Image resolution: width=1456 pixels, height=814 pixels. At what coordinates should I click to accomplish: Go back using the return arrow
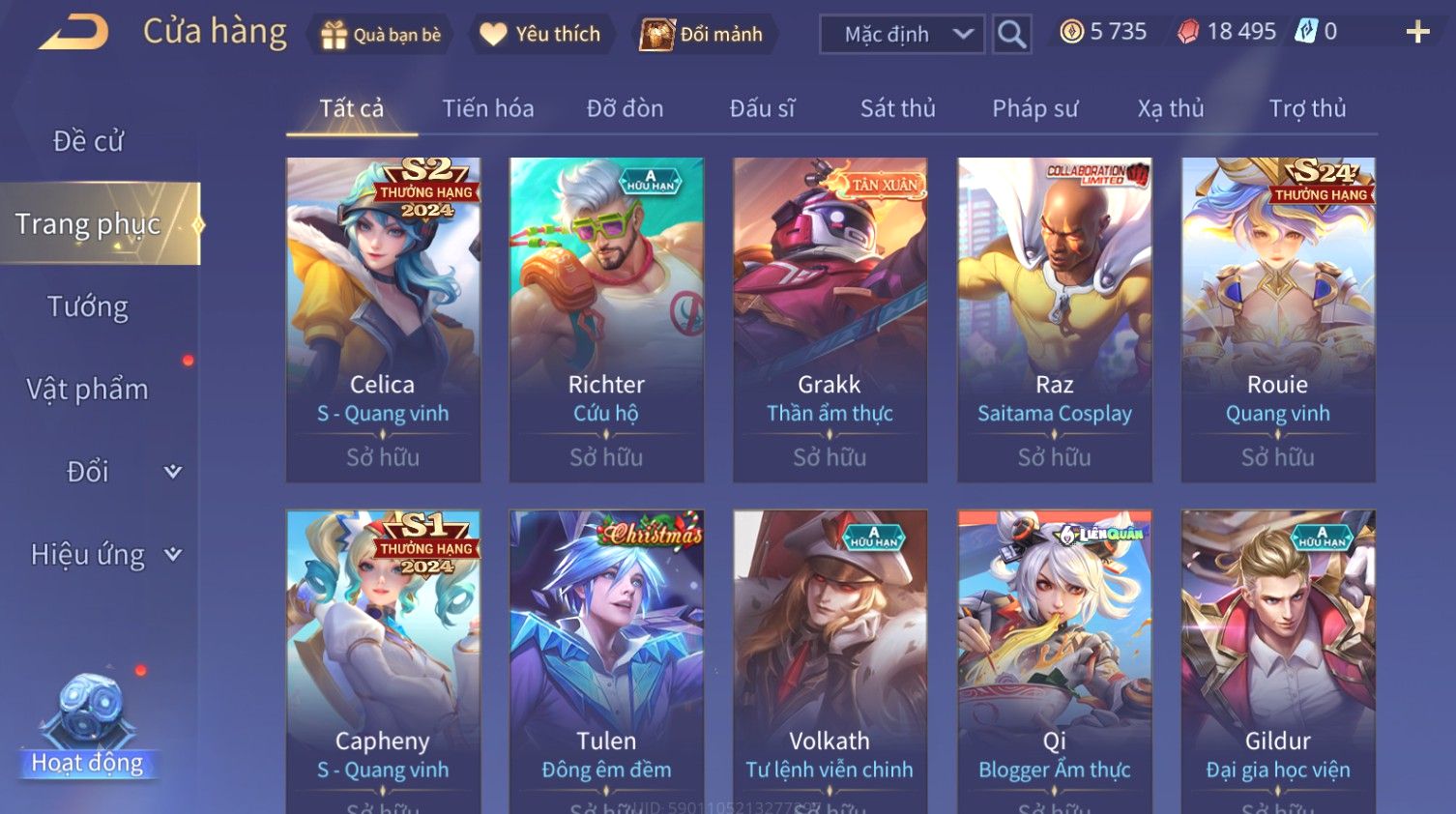73,33
